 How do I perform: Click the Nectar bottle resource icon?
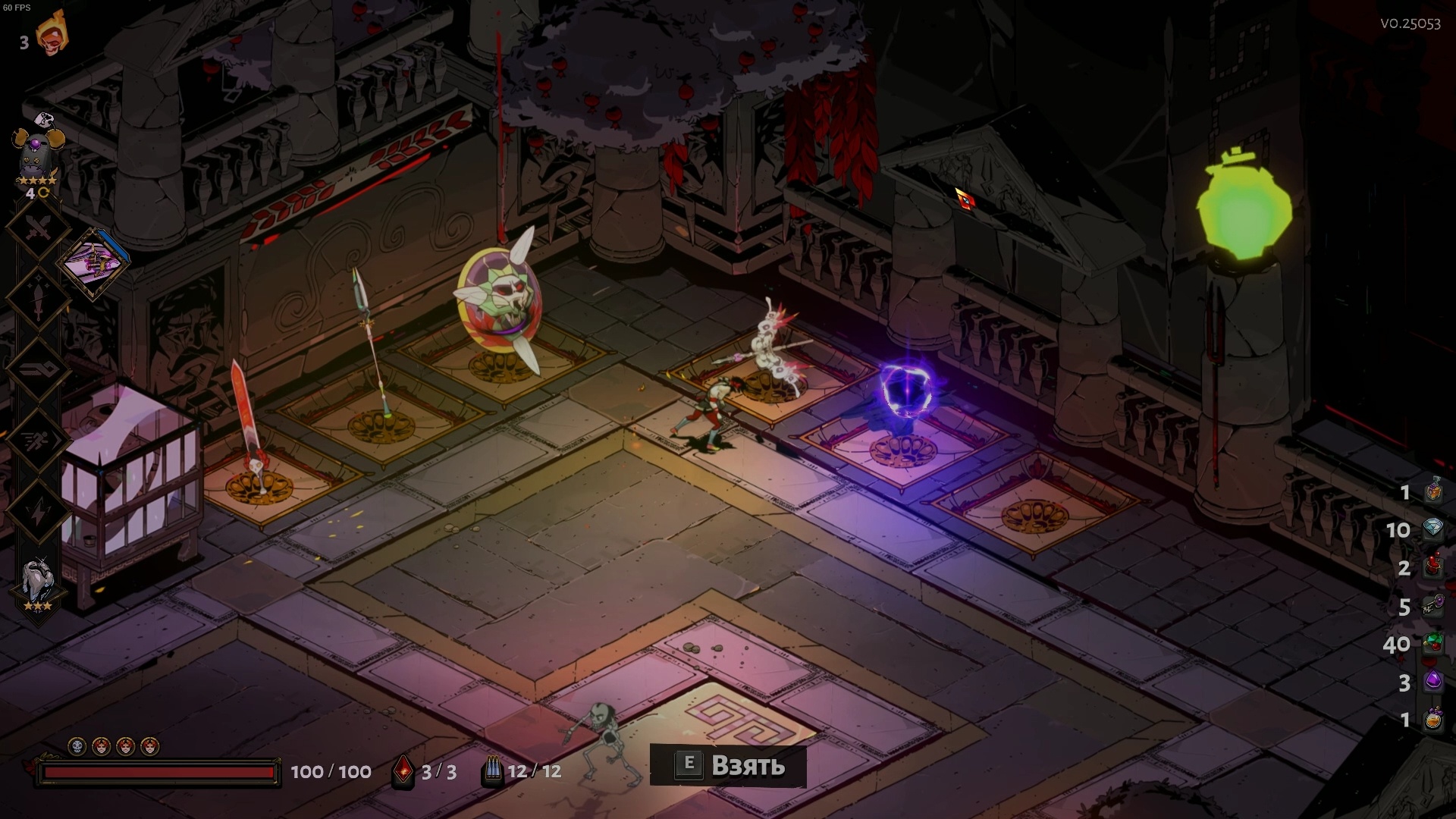[1432, 491]
